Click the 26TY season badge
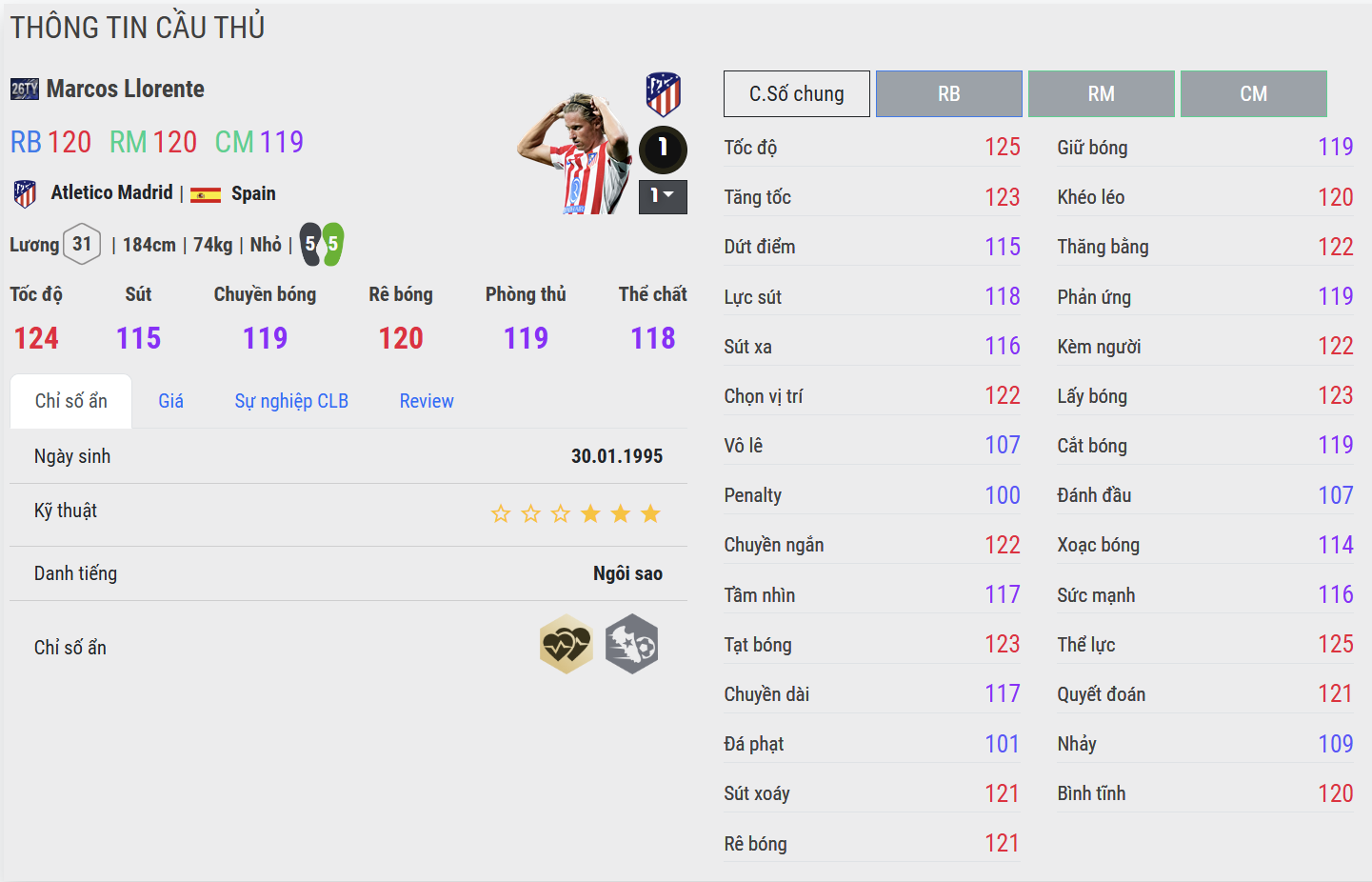 tap(25, 90)
